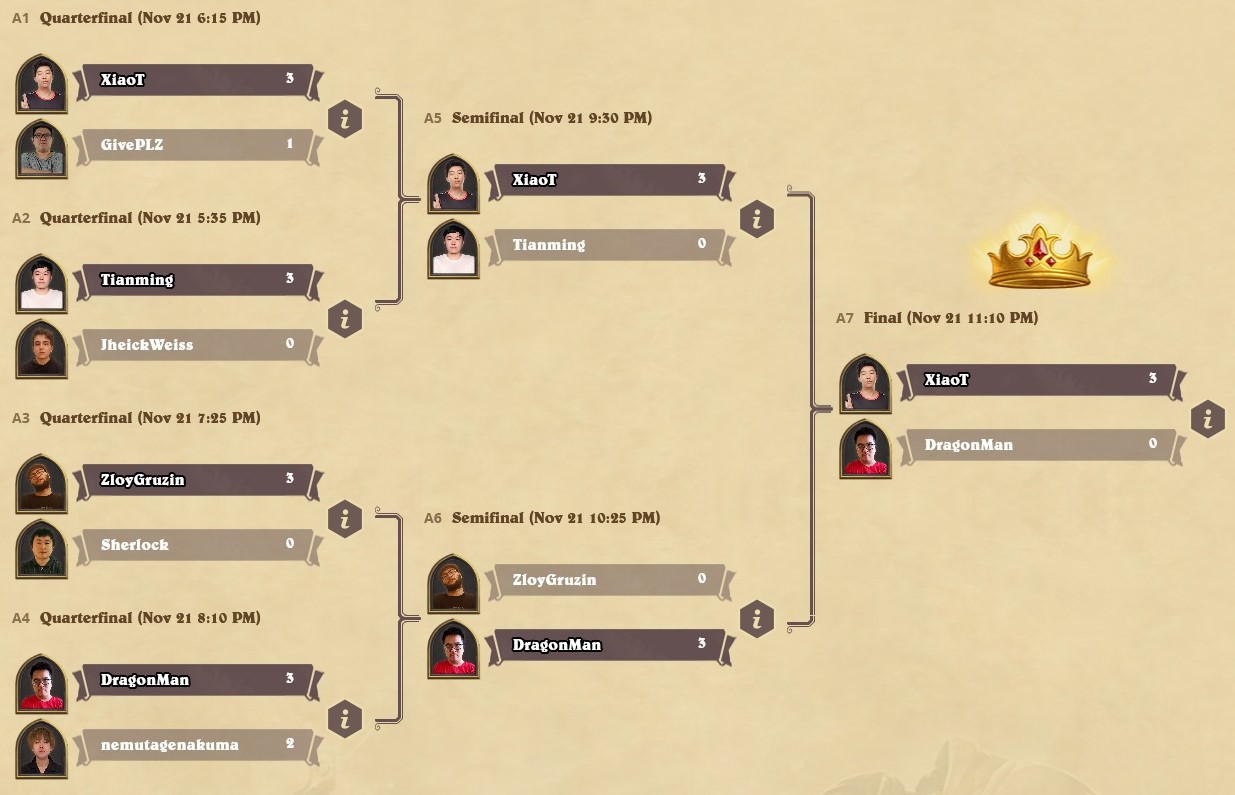Screen dimensions: 1235x795
Task: Select the GivePLZ player banner
Action: [x=196, y=145]
